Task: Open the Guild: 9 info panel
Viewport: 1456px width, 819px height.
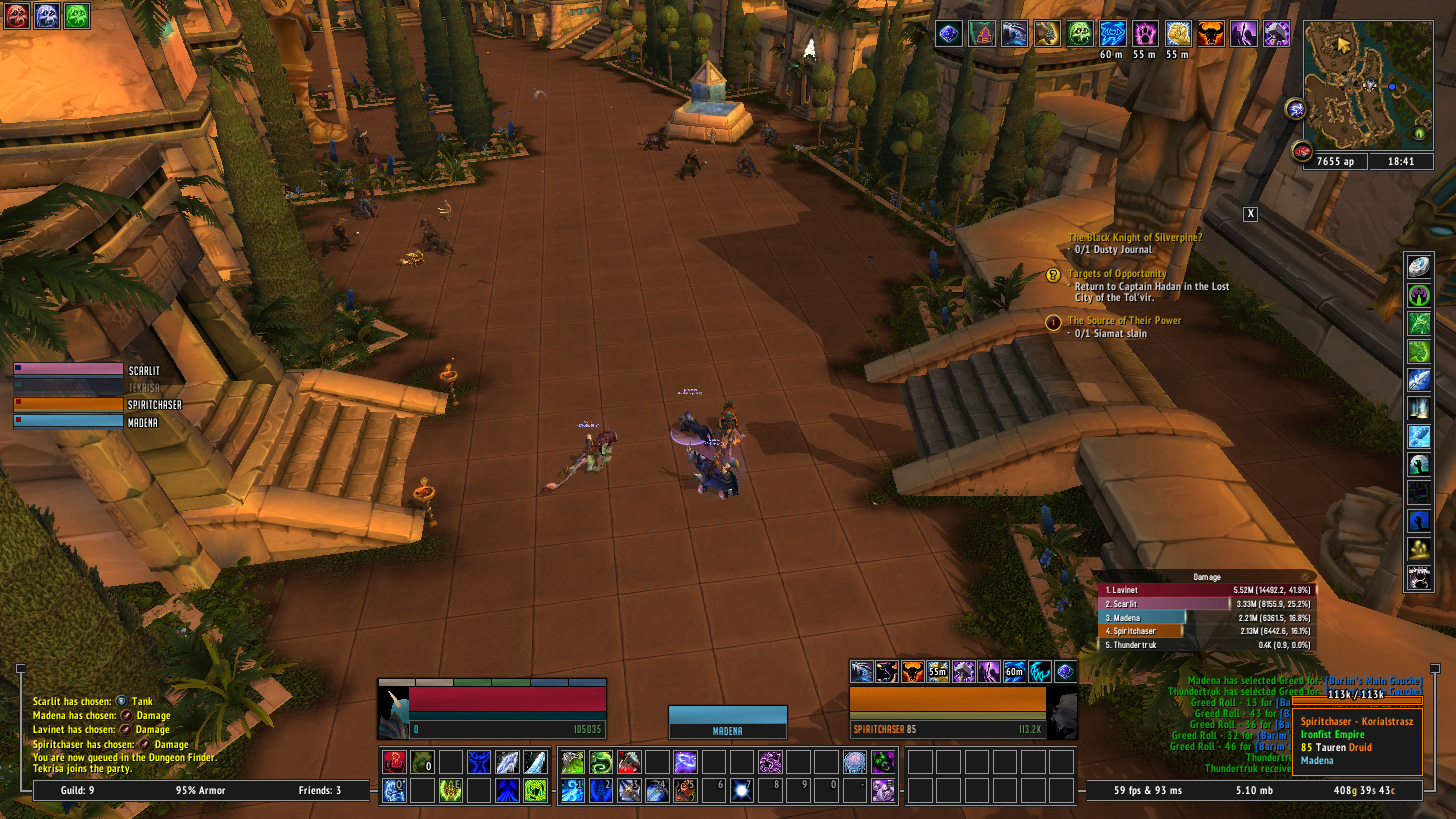Action: click(78, 791)
